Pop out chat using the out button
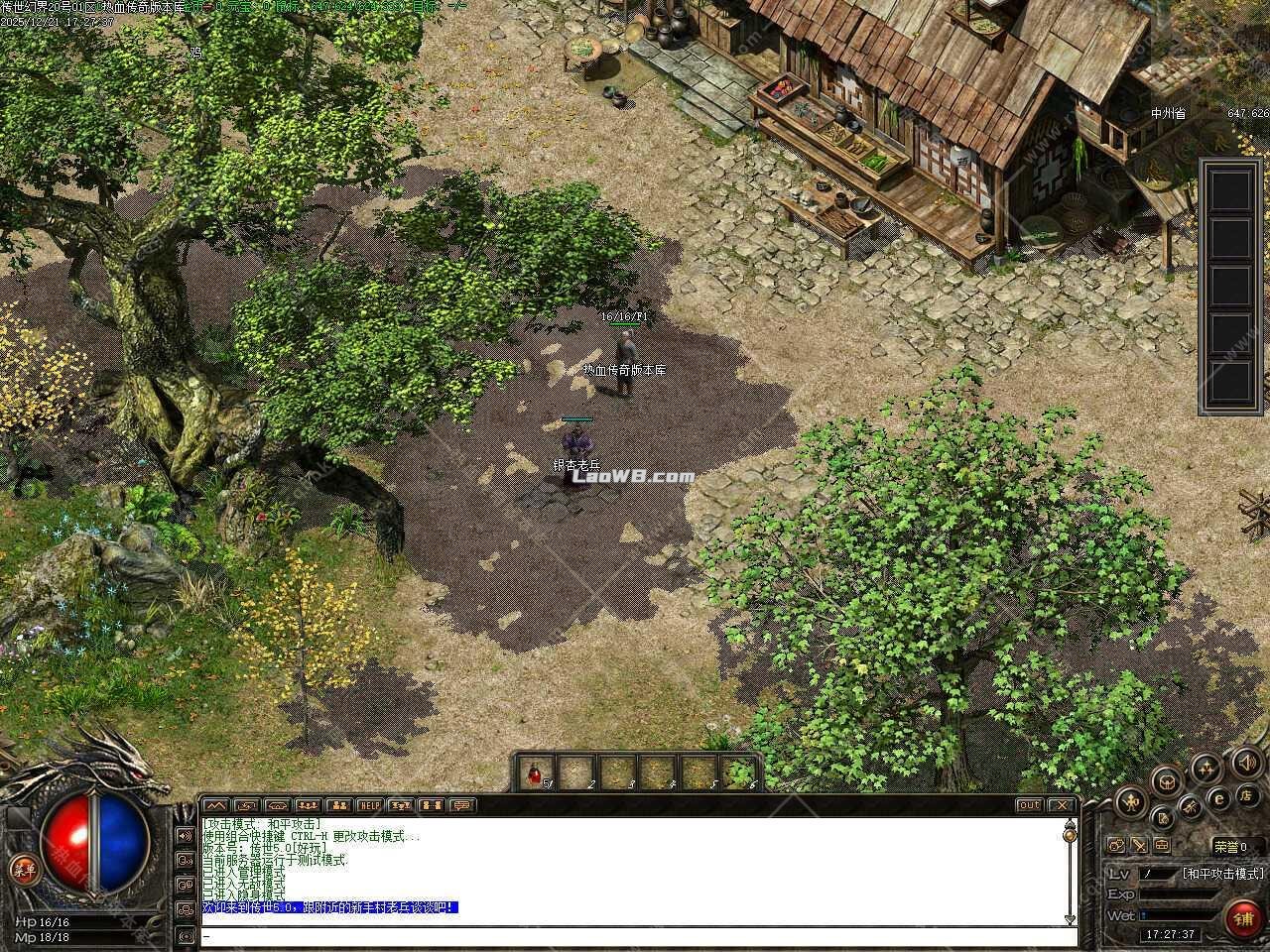This screenshot has height=952, width=1270. click(x=1029, y=805)
